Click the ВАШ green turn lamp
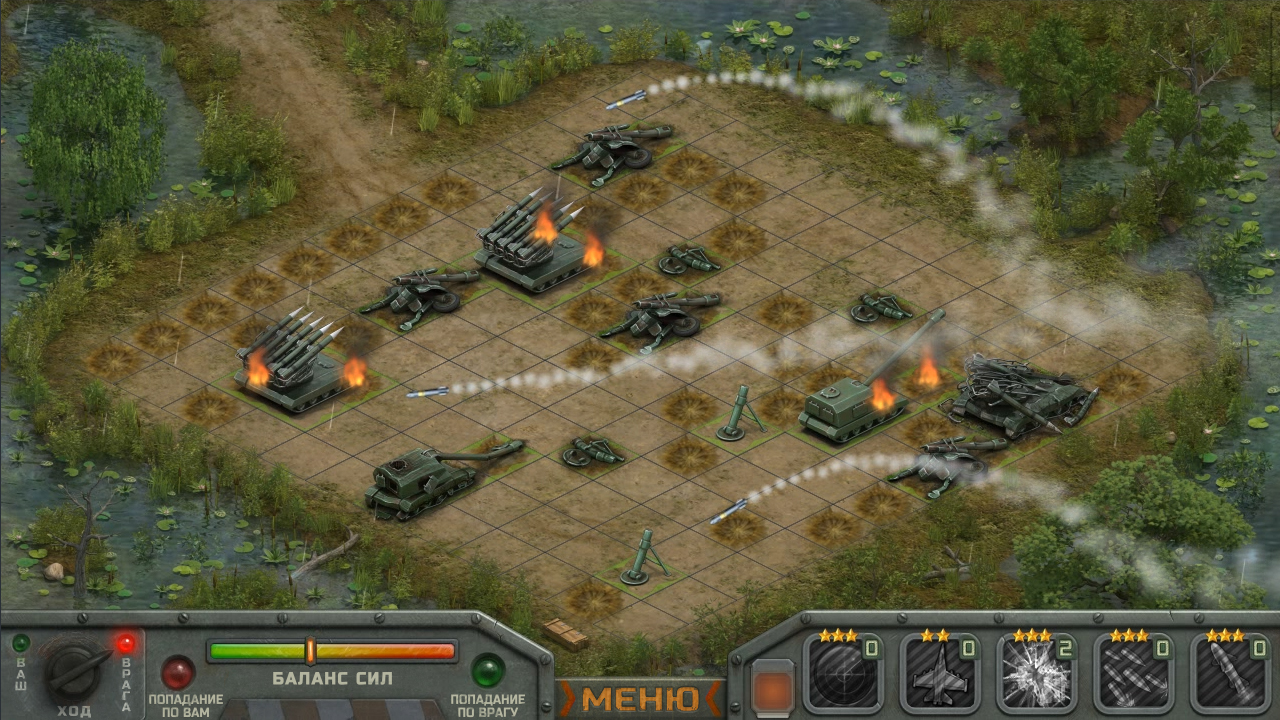Image resolution: width=1280 pixels, height=720 pixels. [x=20, y=642]
